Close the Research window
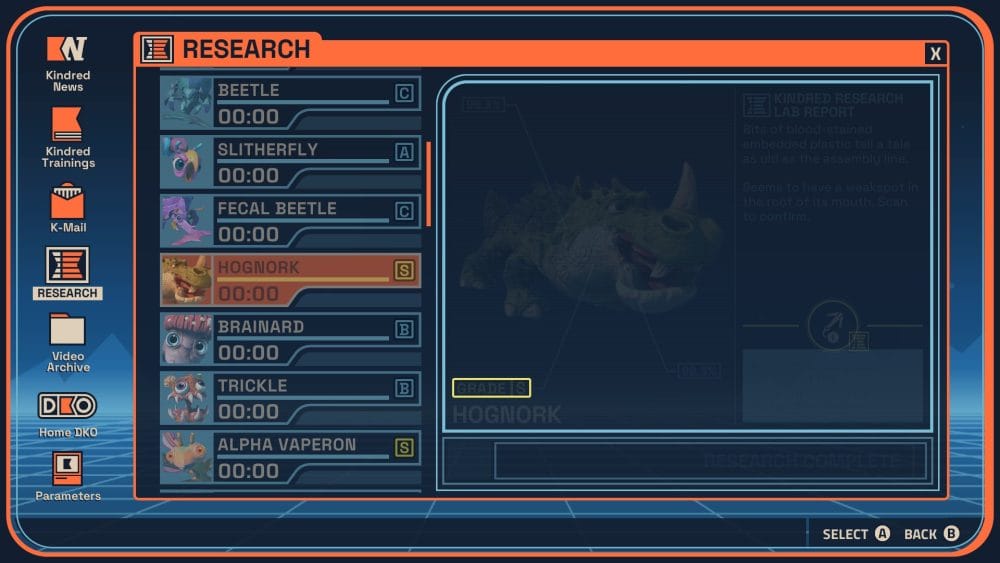Viewport: 1000px width, 563px height. tap(935, 54)
